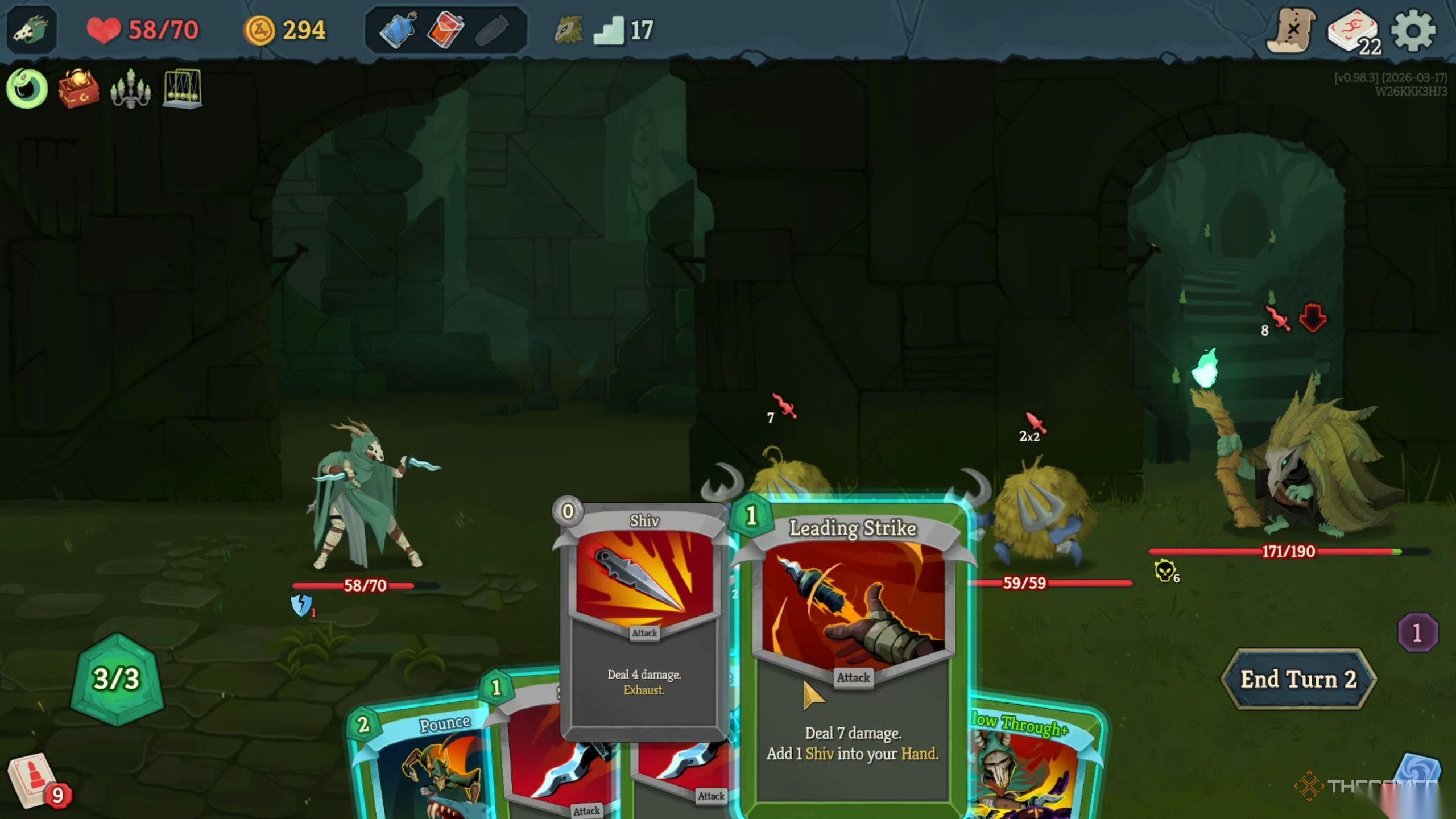The image size is (1456, 819).
Task: View the full deck of 22 cards
Action: pos(1353,32)
